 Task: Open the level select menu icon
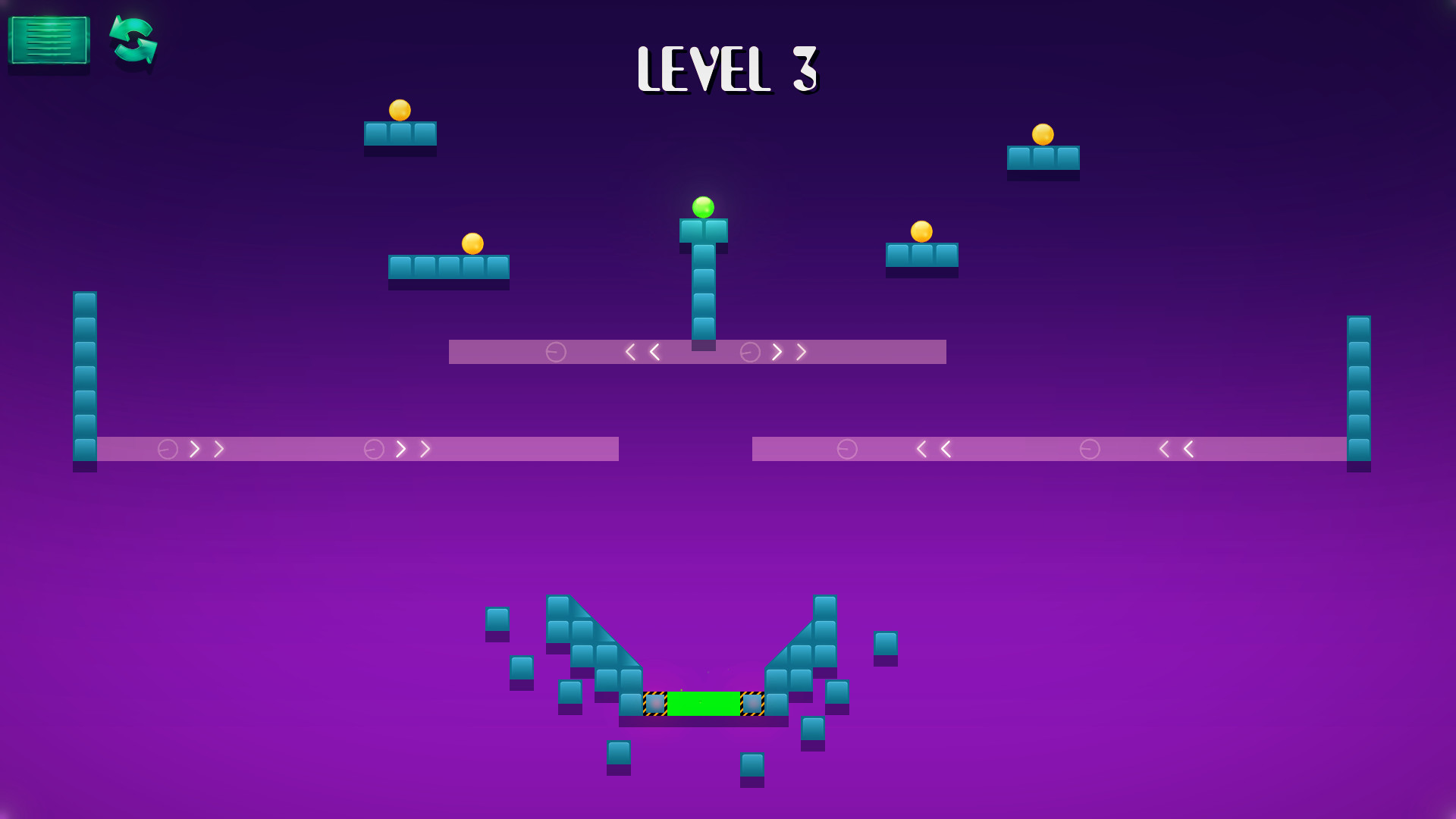[48, 41]
